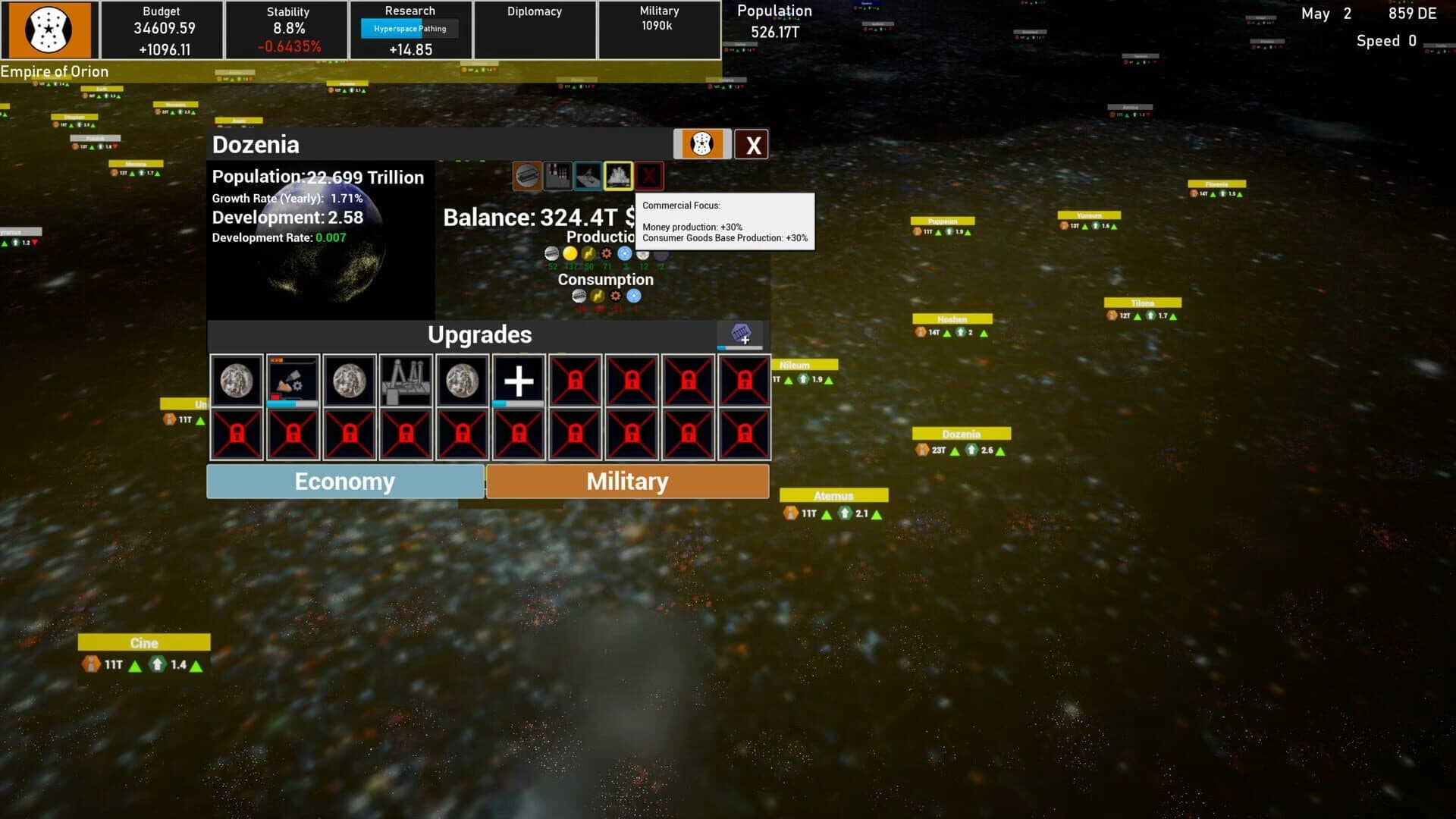The image size is (1456, 819).
Task: Click the blue research orb icon under Production
Action: coord(624,254)
